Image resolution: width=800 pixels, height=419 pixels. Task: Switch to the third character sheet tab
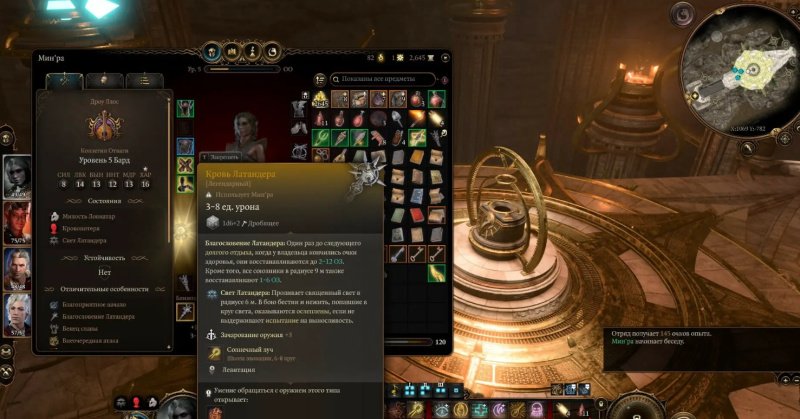coord(145,81)
